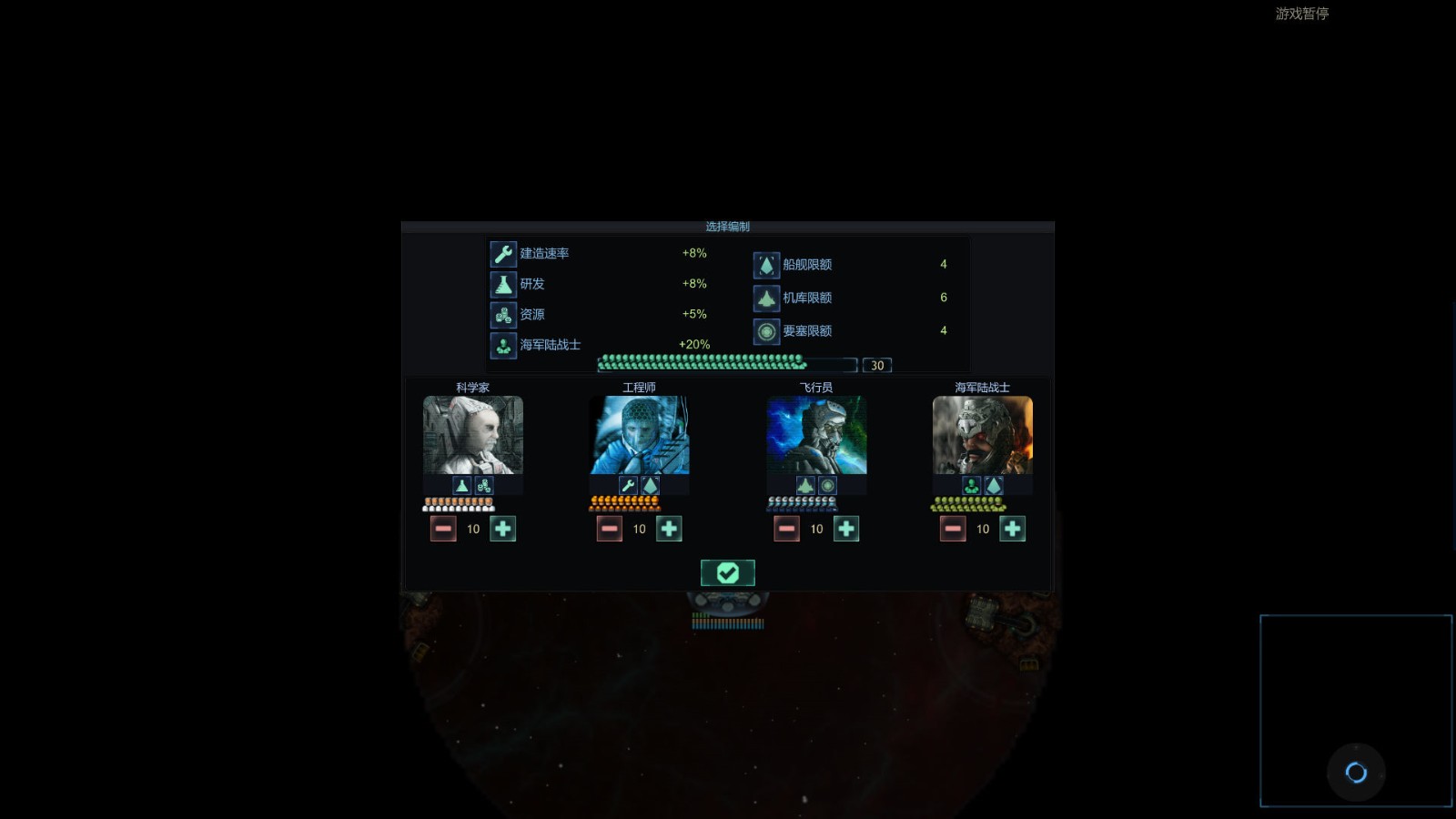1456x819 pixels.
Task: Increase the 飞行员 count with plus
Action: pyautogui.click(x=846, y=529)
